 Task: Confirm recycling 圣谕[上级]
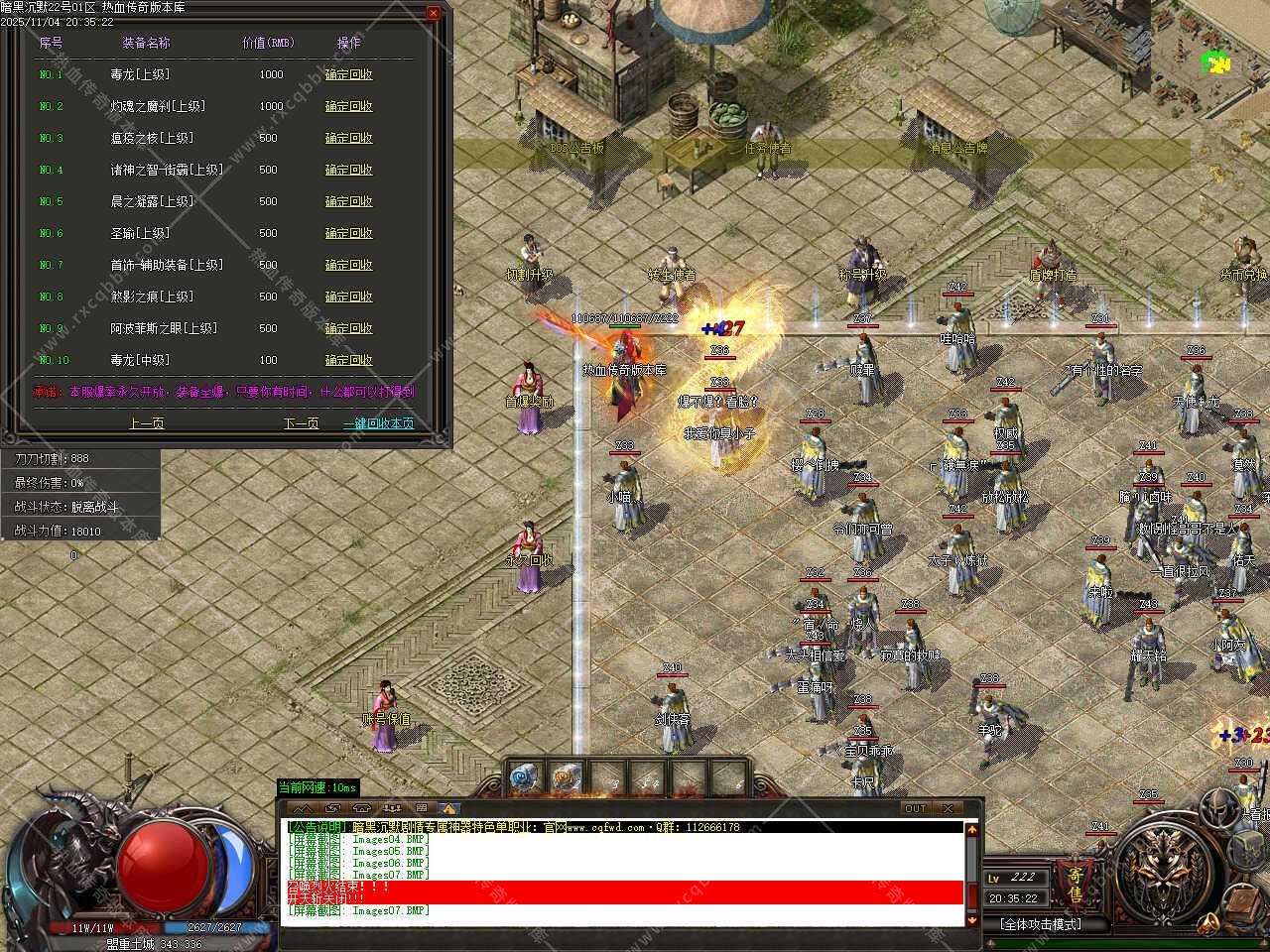coord(348,233)
